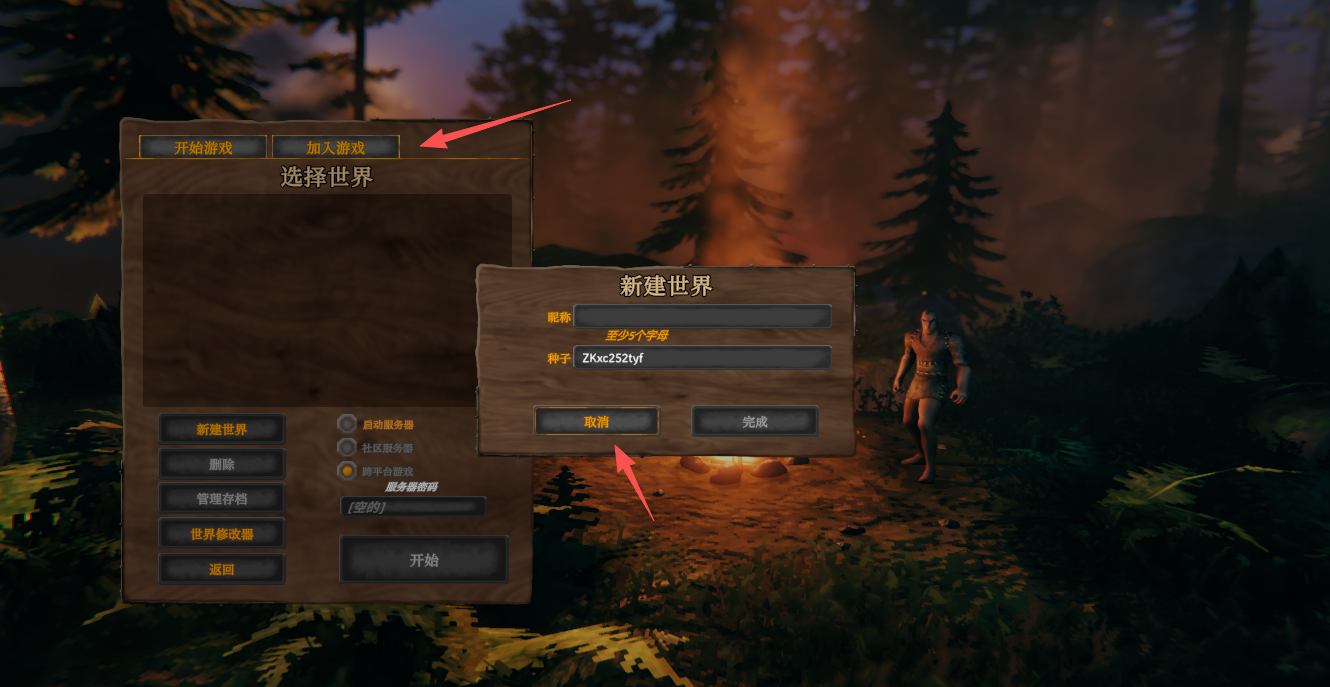Click the large 开始 start button

(424, 560)
